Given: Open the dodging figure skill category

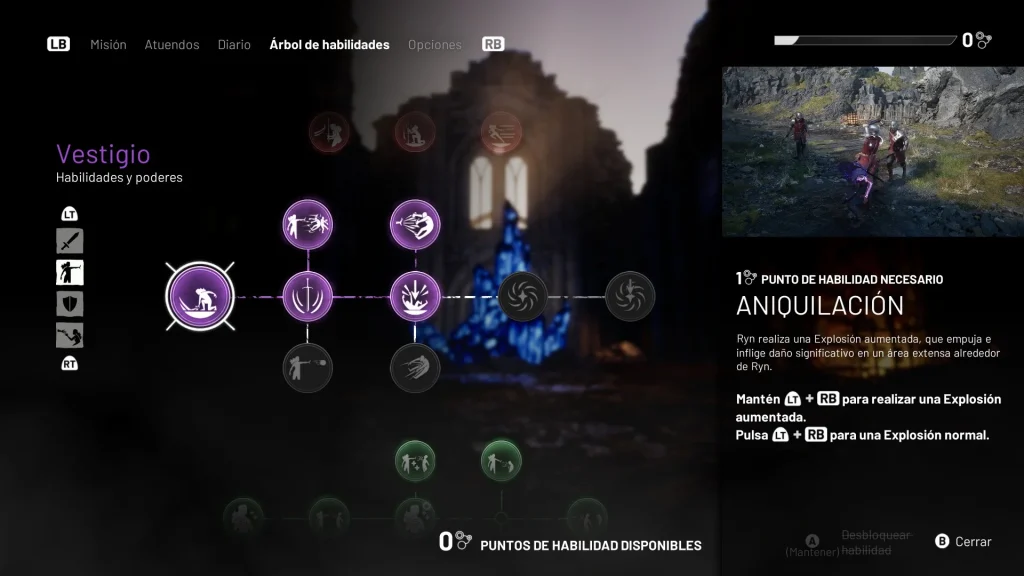Looking at the screenshot, I should 70,335.
